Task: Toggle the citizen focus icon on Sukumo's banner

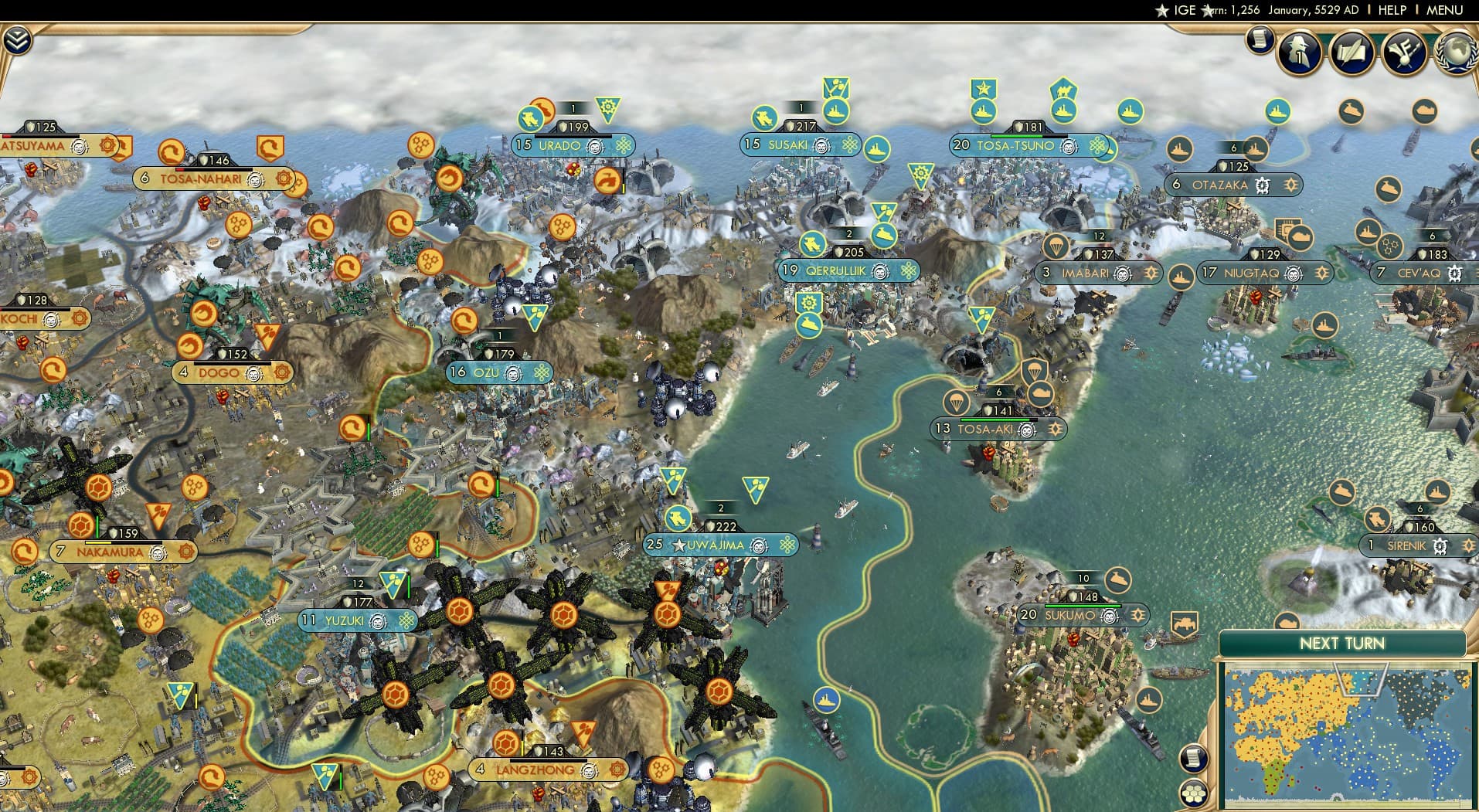Action: (1109, 616)
